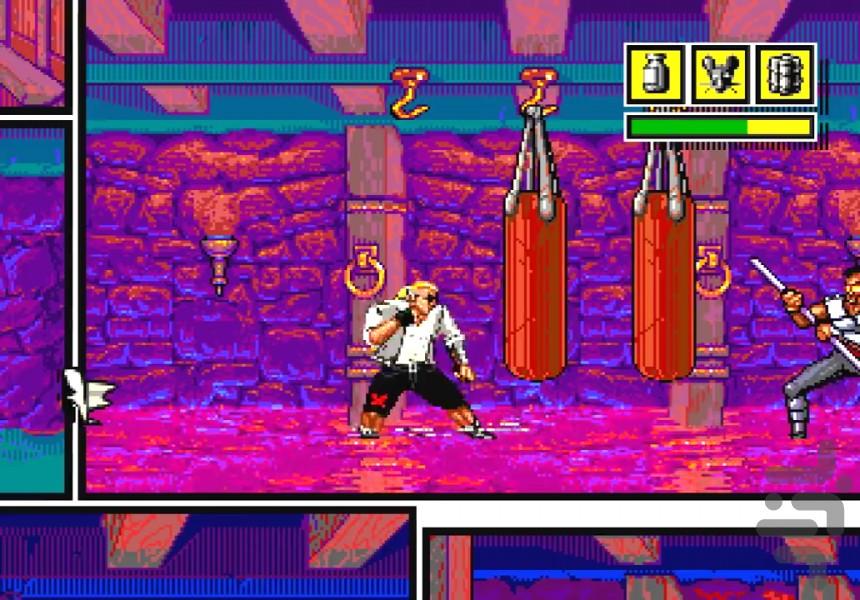Select the dynamite bundle item slot
The height and width of the screenshot is (600, 860).
pyautogui.click(x=785, y=75)
